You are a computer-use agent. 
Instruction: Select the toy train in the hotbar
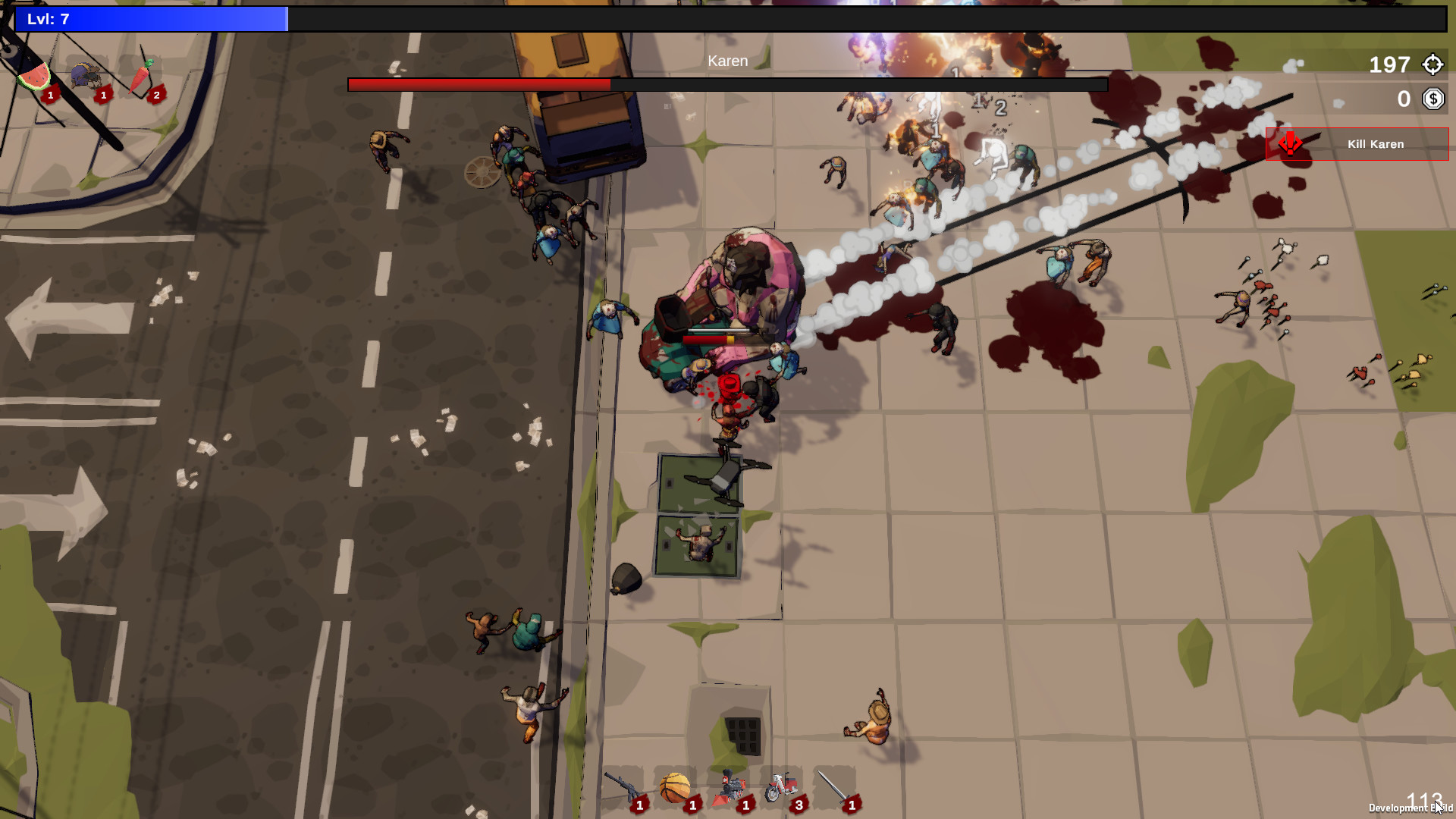point(730,785)
